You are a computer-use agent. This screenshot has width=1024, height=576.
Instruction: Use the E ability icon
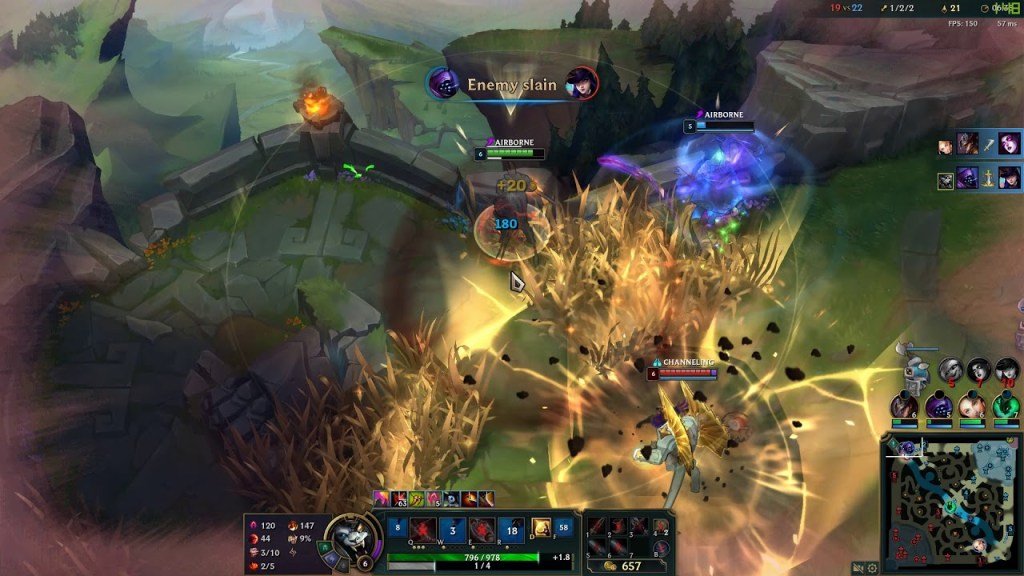click(483, 530)
